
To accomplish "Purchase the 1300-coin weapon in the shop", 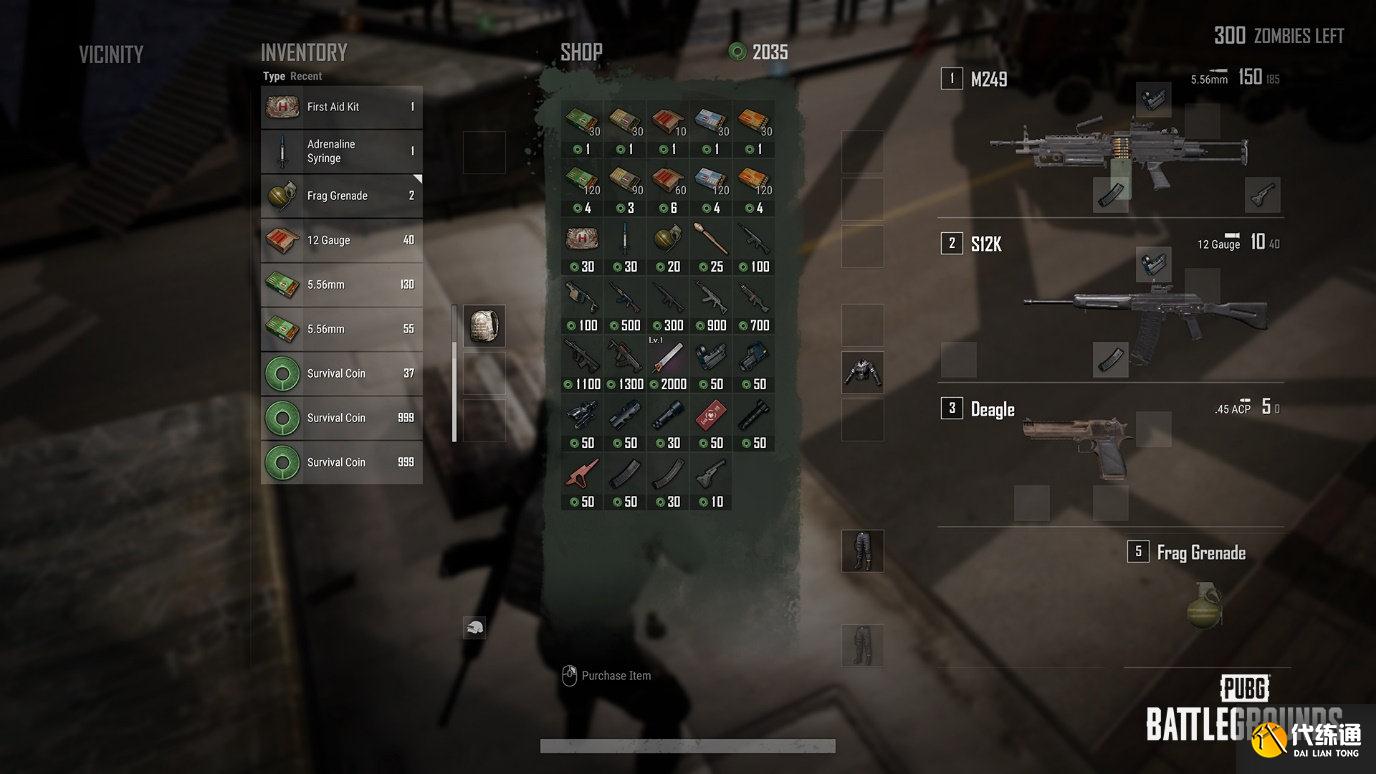I will click(x=624, y=364).
